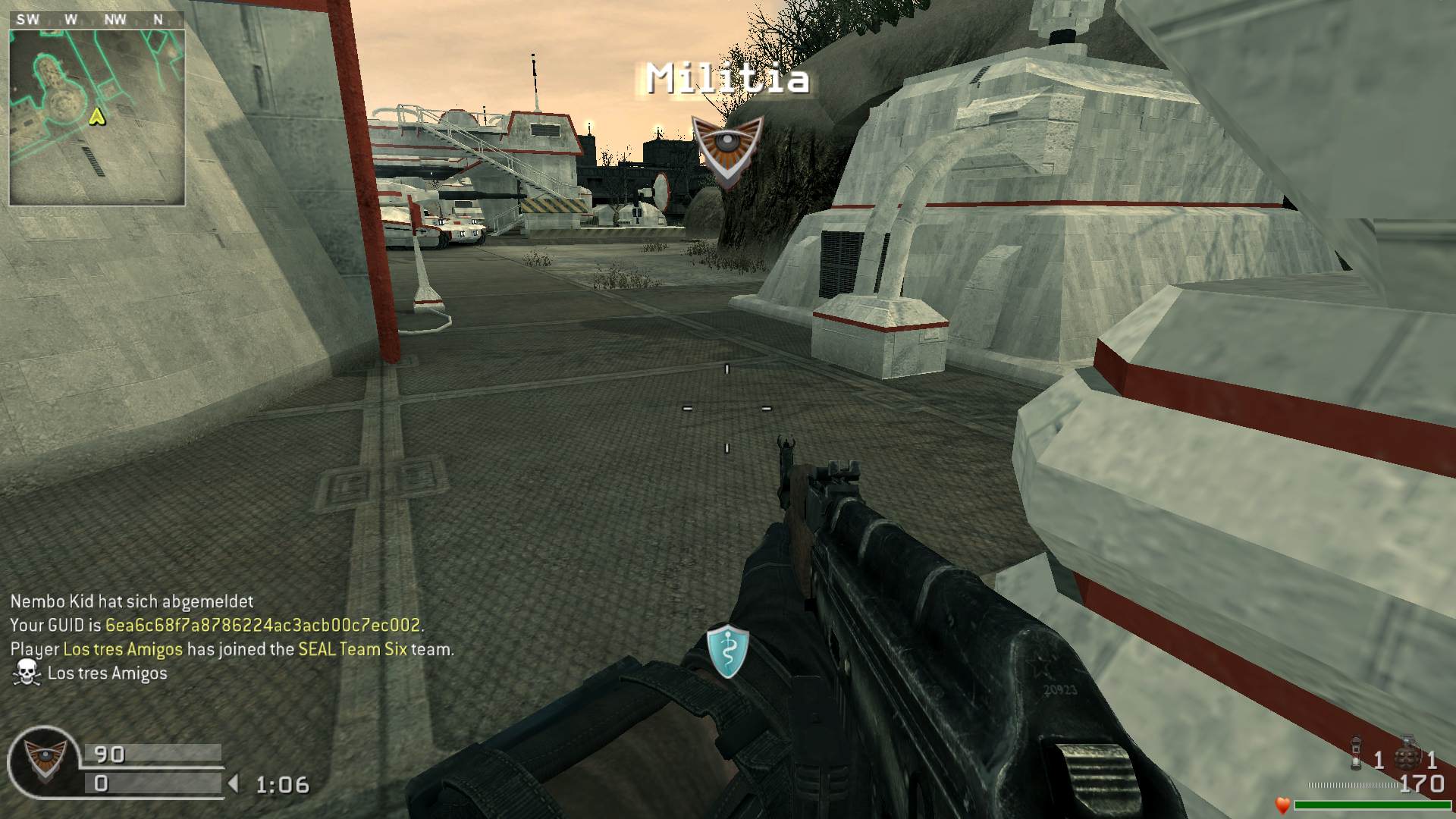1456x819 pixels.
Task: Click the skull icon in the kill feed
Action: point(26,673)
